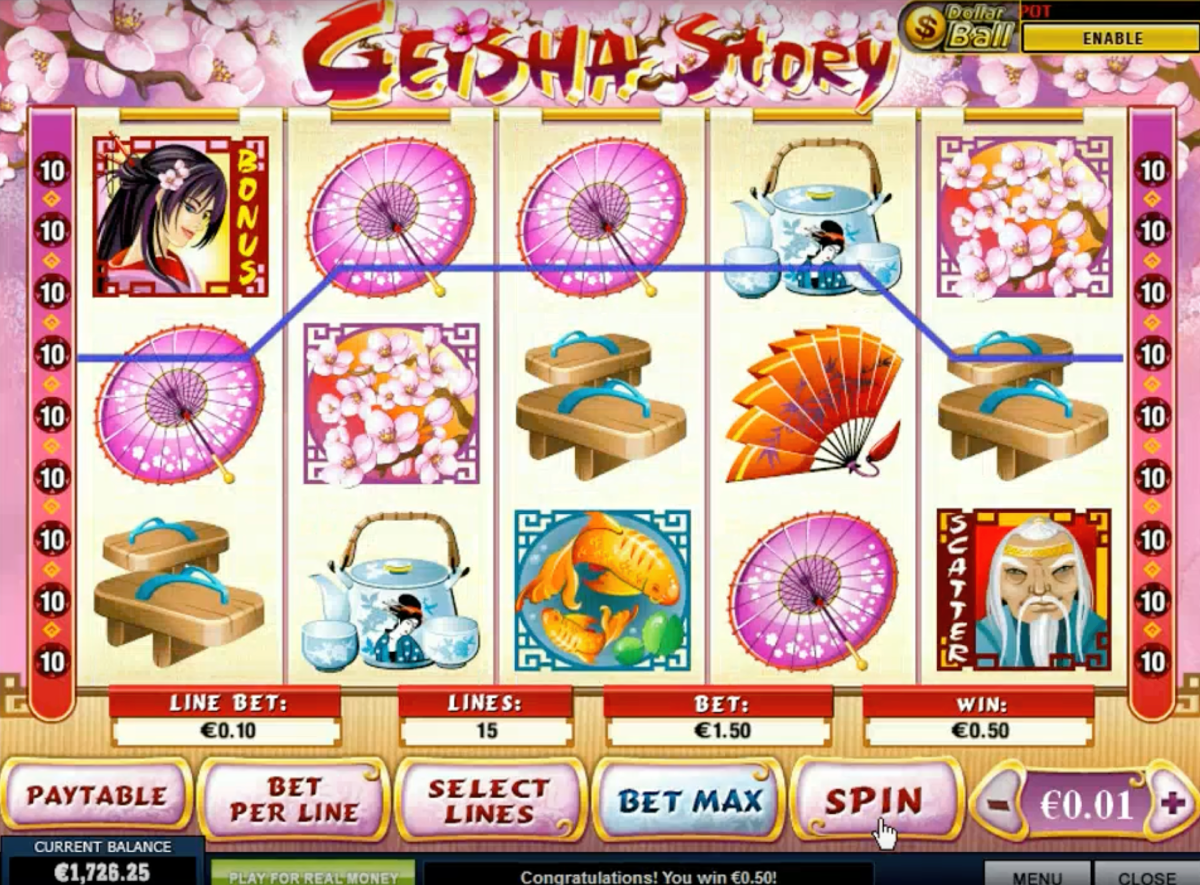Enable the Dollar Ball side game
The height and width of the screenshot is (885, 1200).
pos(1111,38)
